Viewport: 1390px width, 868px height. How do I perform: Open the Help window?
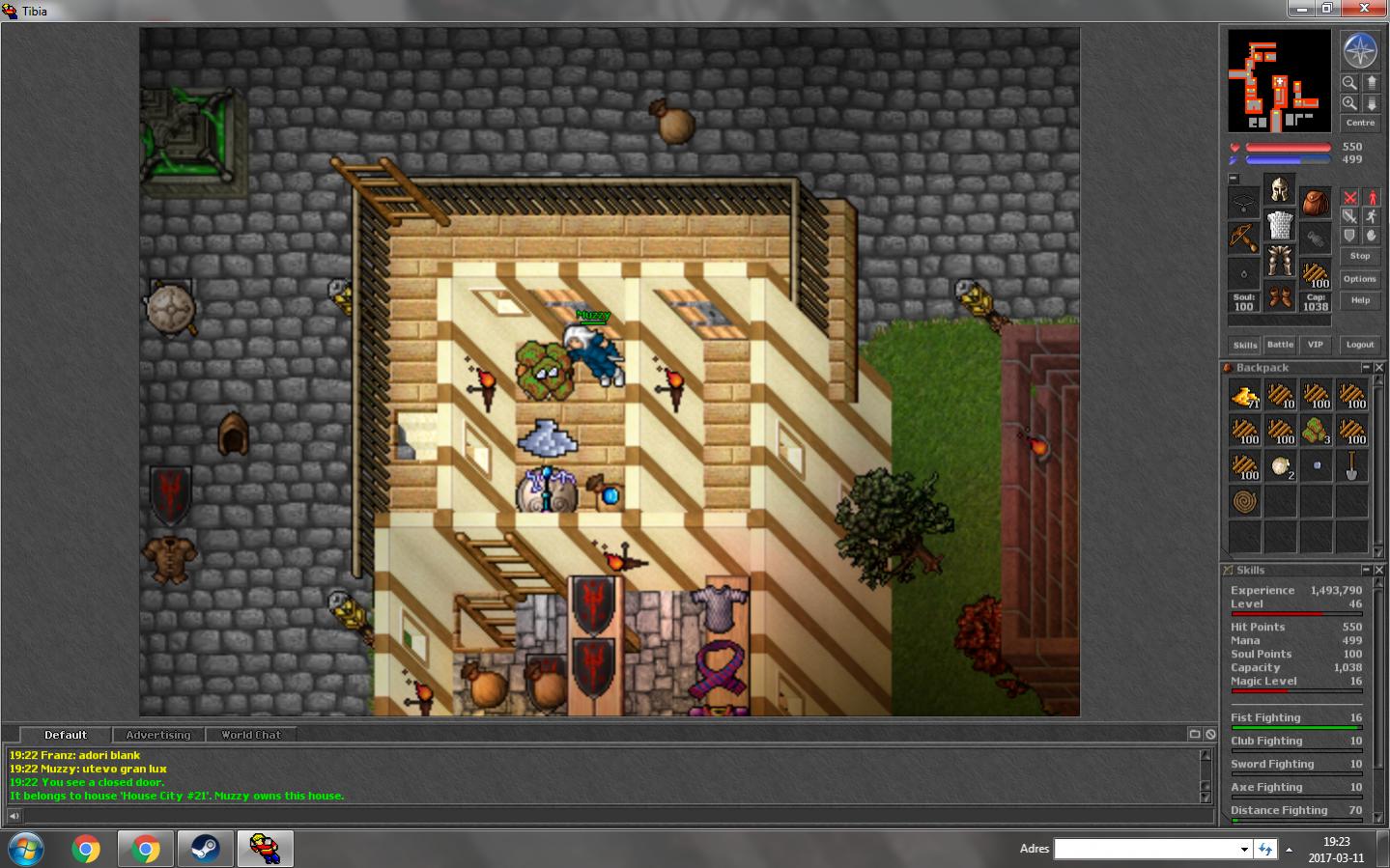pyautogui.click(x=1359, y=300)
